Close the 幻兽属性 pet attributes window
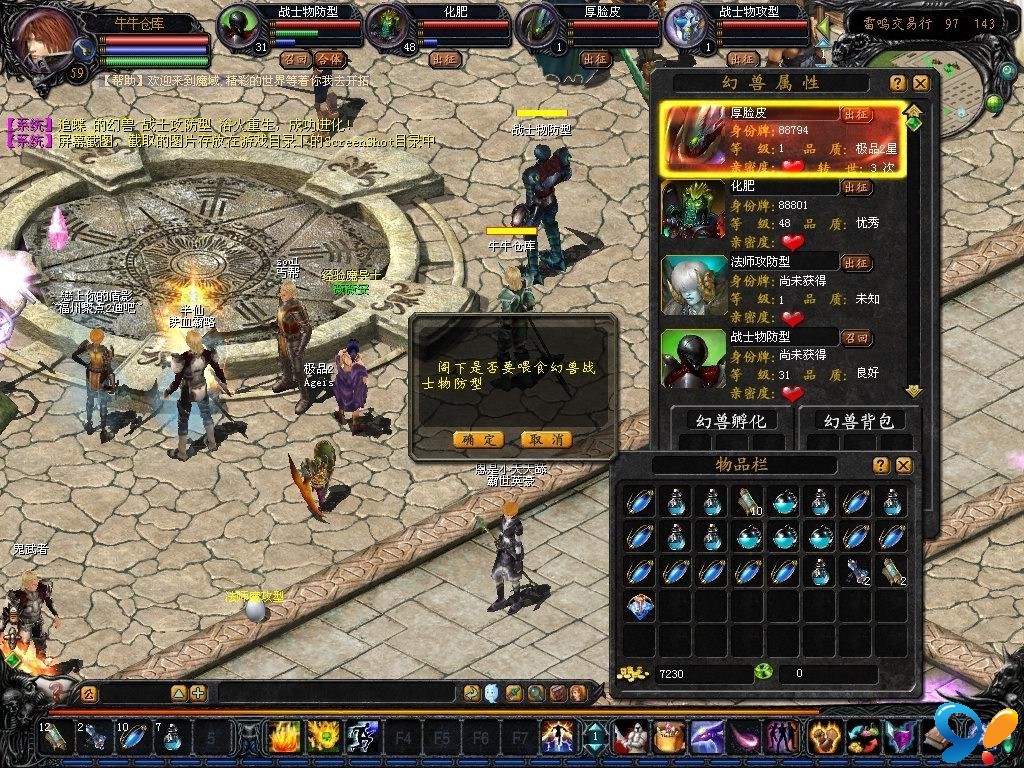1024x768 pixels. pos(921,83)
